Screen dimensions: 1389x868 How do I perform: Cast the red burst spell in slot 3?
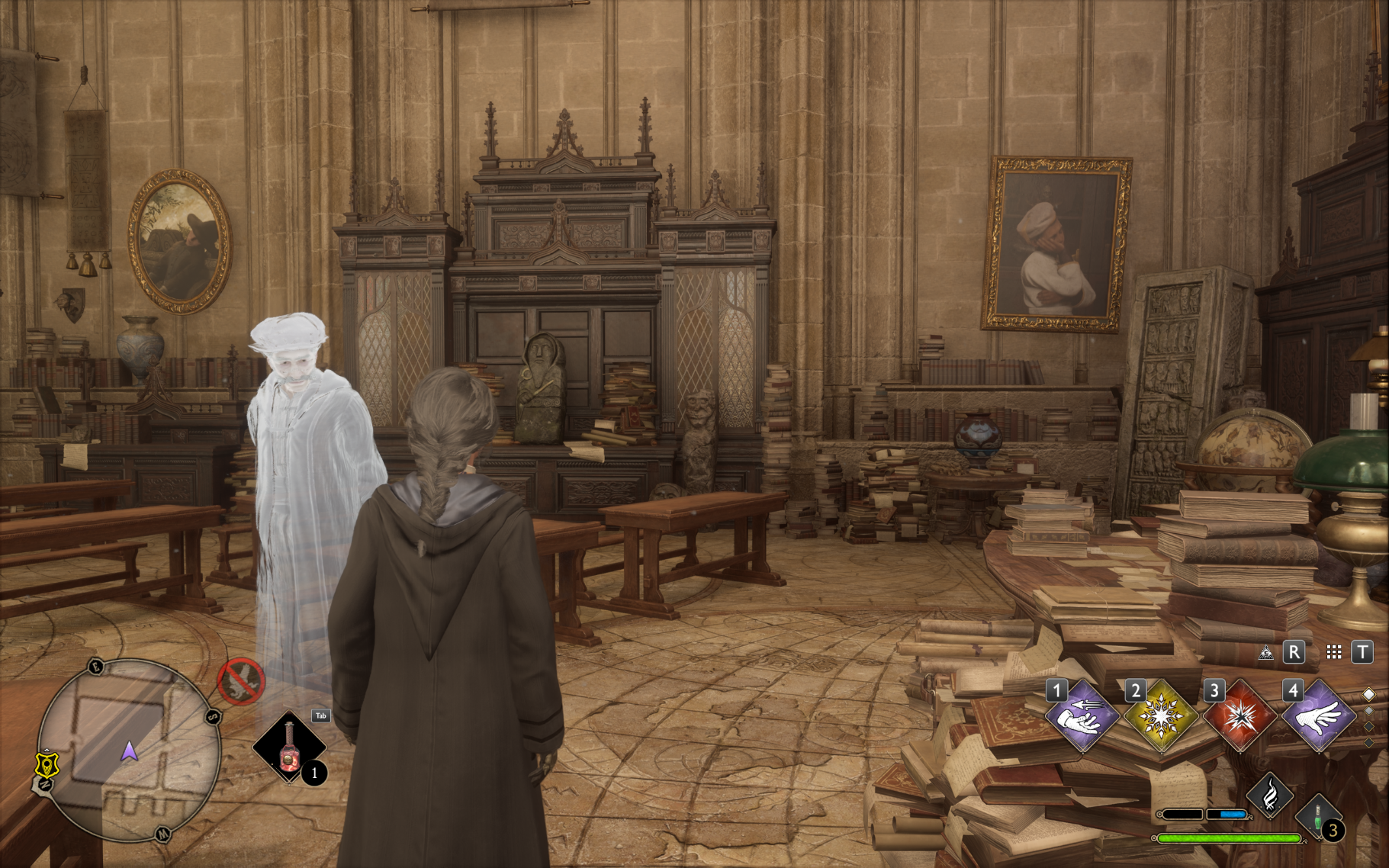pos(1240,717)
